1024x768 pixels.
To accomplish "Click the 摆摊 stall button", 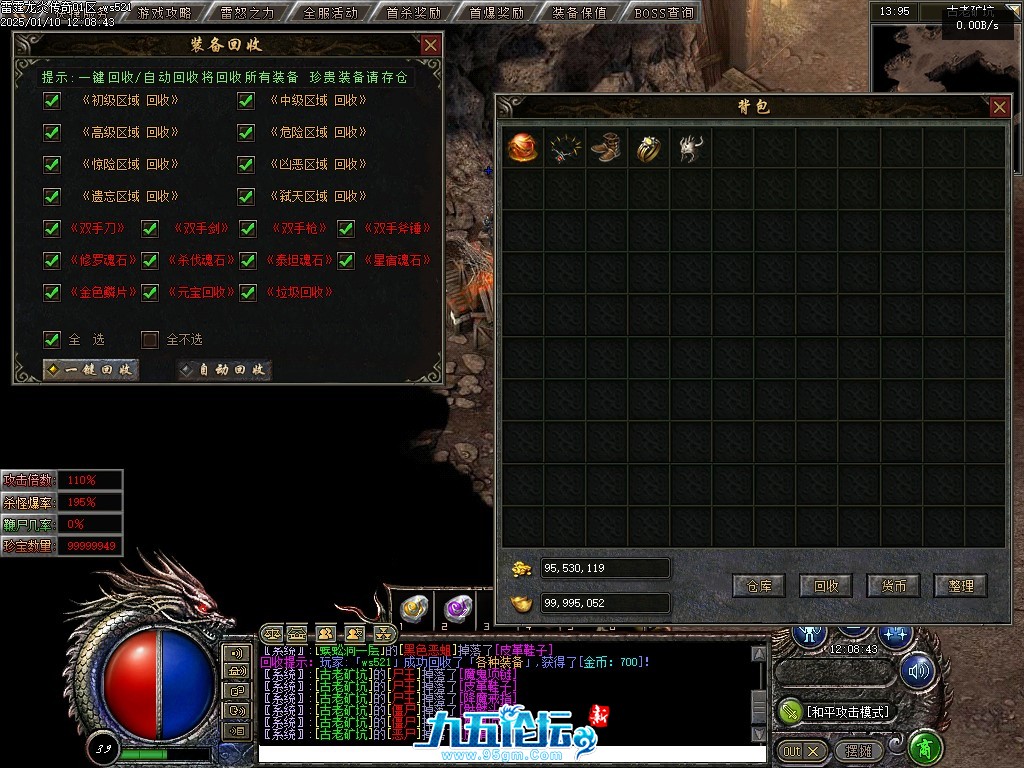I will (858, 750).
